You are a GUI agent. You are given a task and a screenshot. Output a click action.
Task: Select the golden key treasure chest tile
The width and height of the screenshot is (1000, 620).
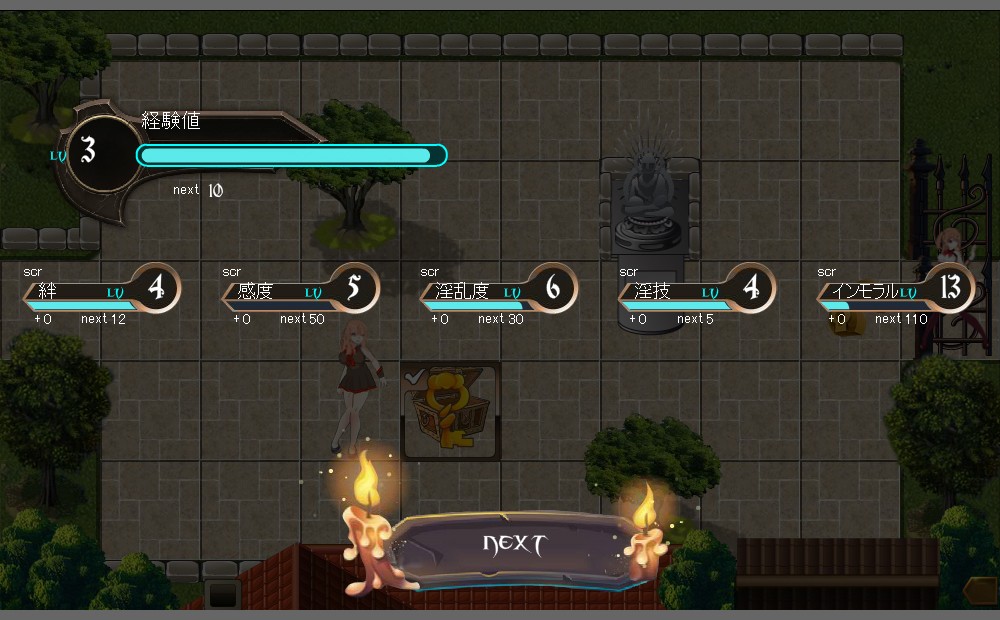[450, 412]
